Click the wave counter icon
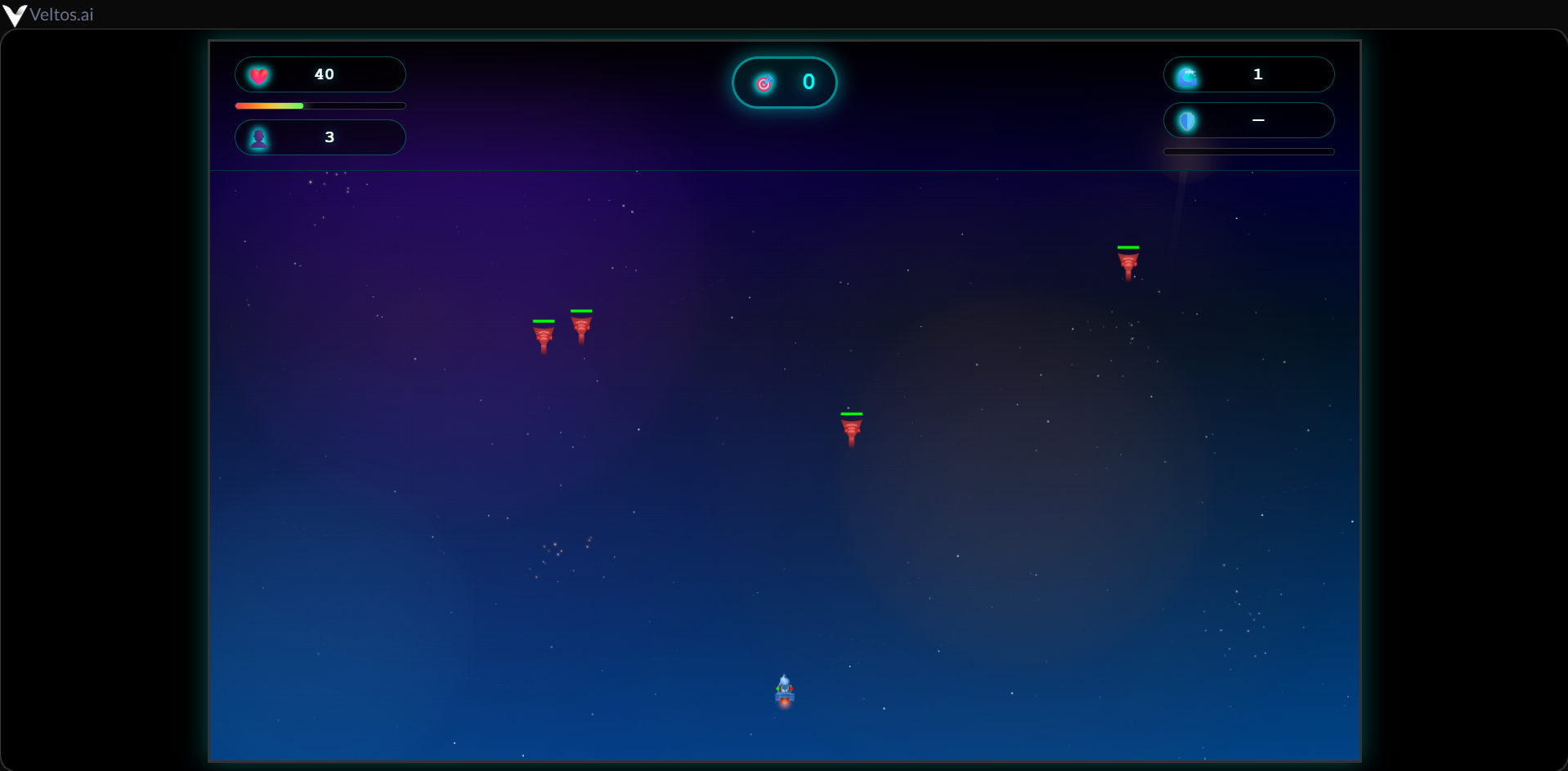This screenshot has width=1568, height=771. click(1187, 74)
